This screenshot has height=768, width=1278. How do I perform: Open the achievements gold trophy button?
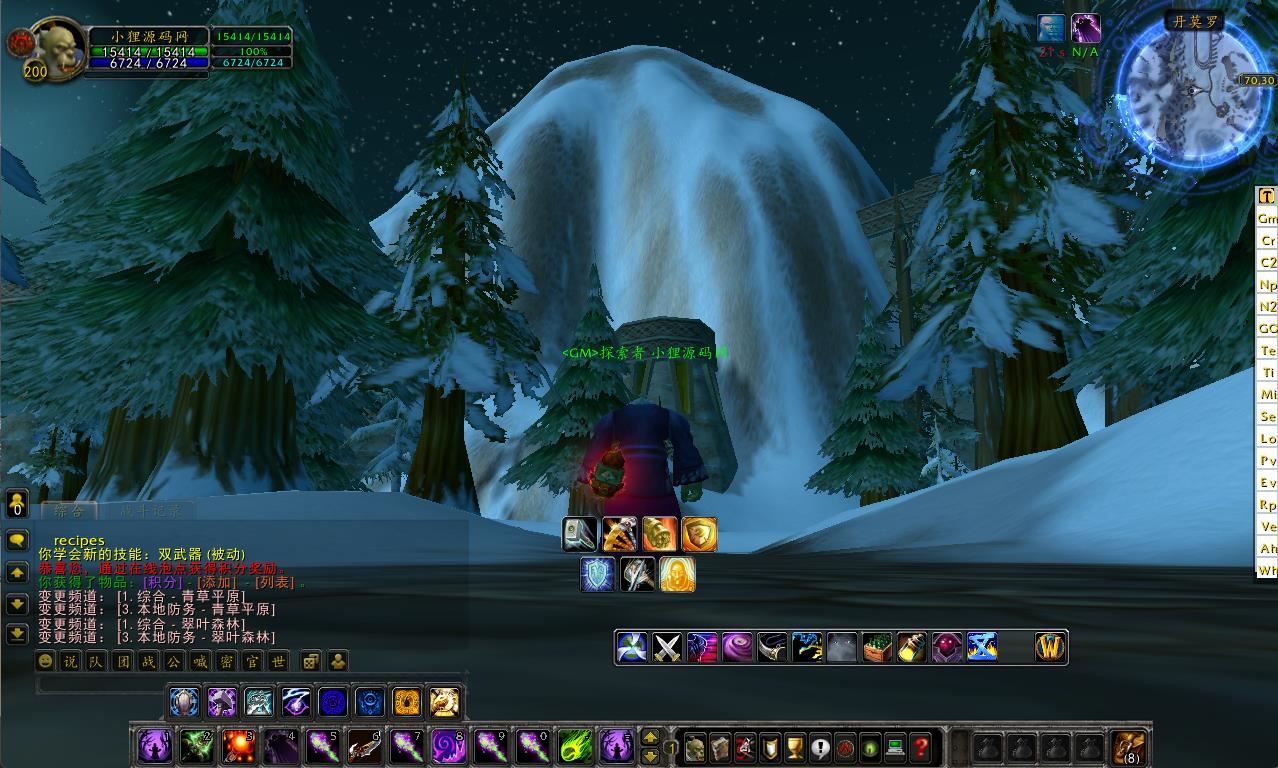coord(795,747)
